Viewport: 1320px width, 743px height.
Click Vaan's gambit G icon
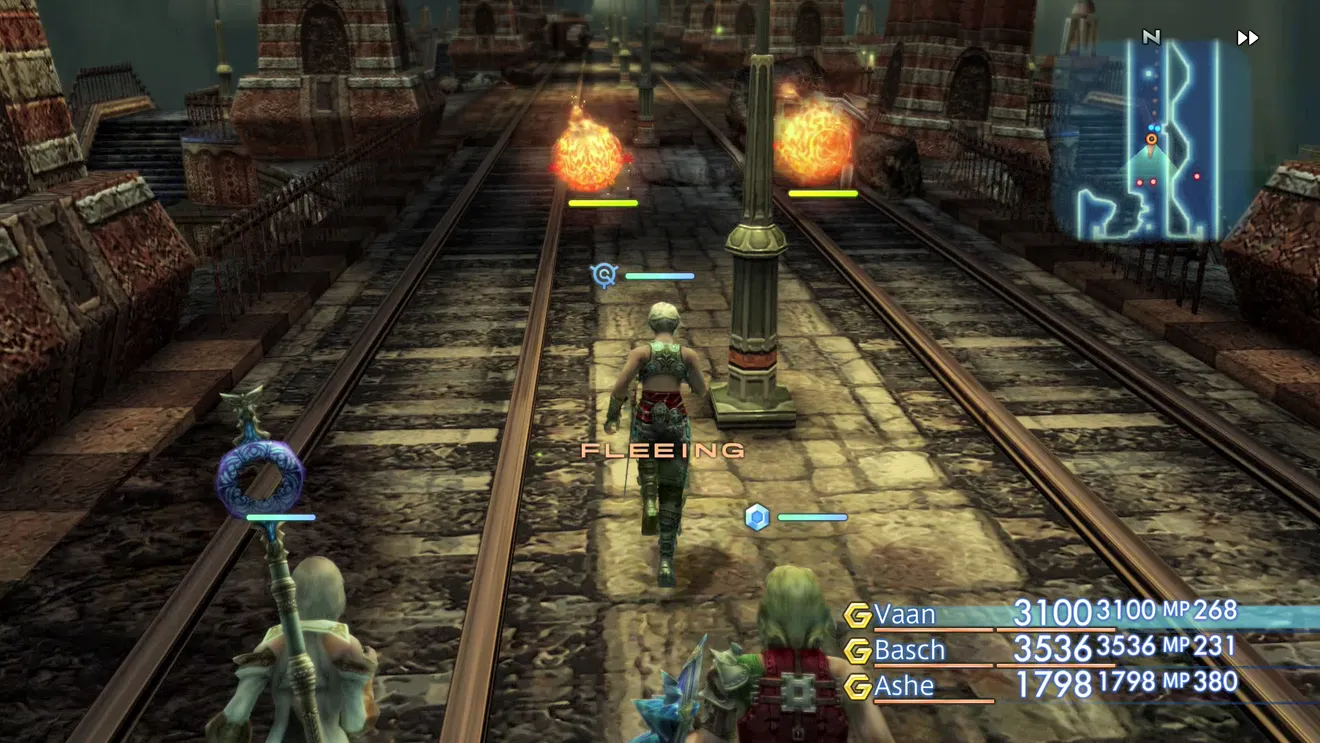coord(857,614)
